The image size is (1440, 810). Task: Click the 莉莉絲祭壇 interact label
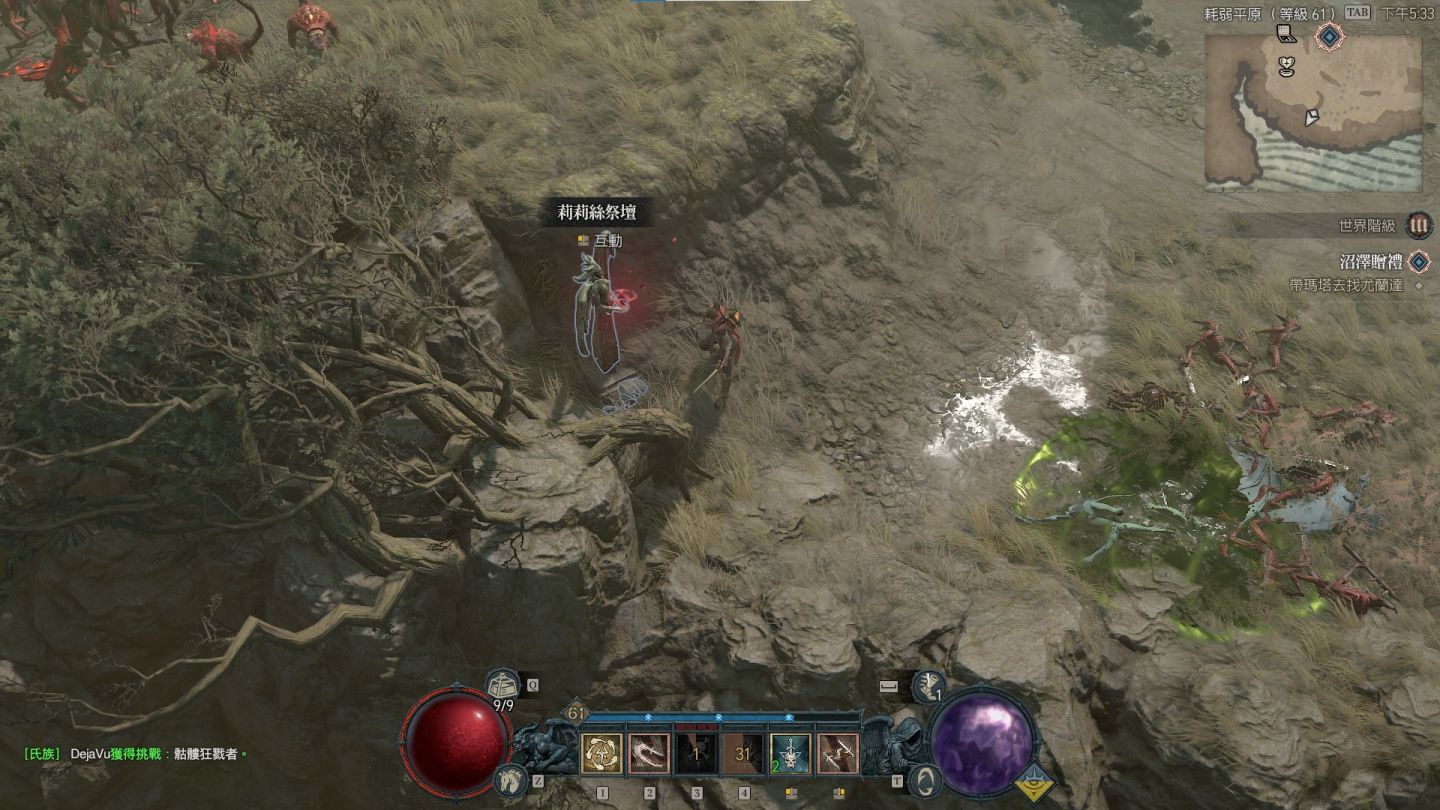coord(596,212)
